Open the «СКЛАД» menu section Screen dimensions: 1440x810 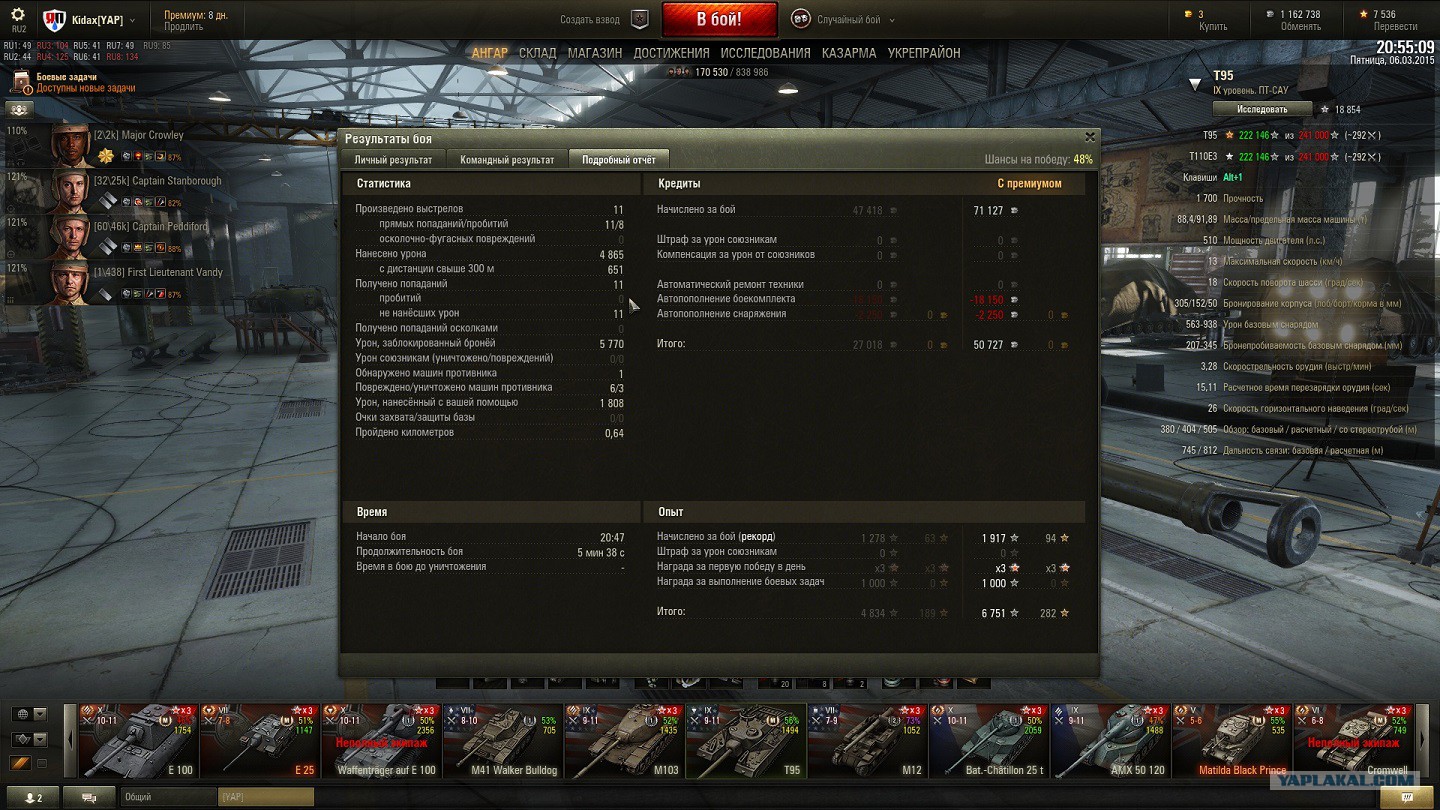pyautogui.click(x=537, y=53)
